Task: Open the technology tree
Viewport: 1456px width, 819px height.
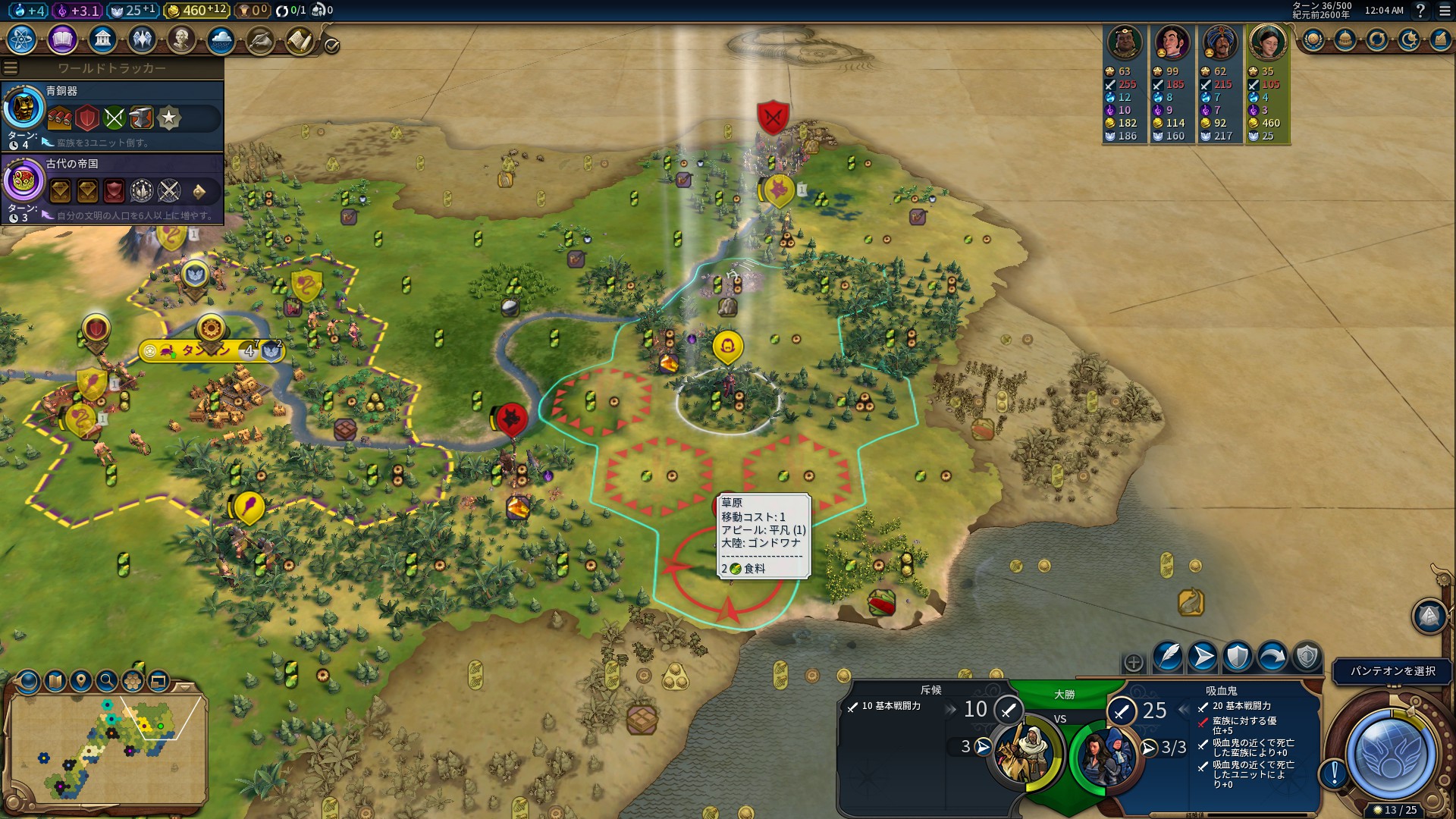Action: 21,40
